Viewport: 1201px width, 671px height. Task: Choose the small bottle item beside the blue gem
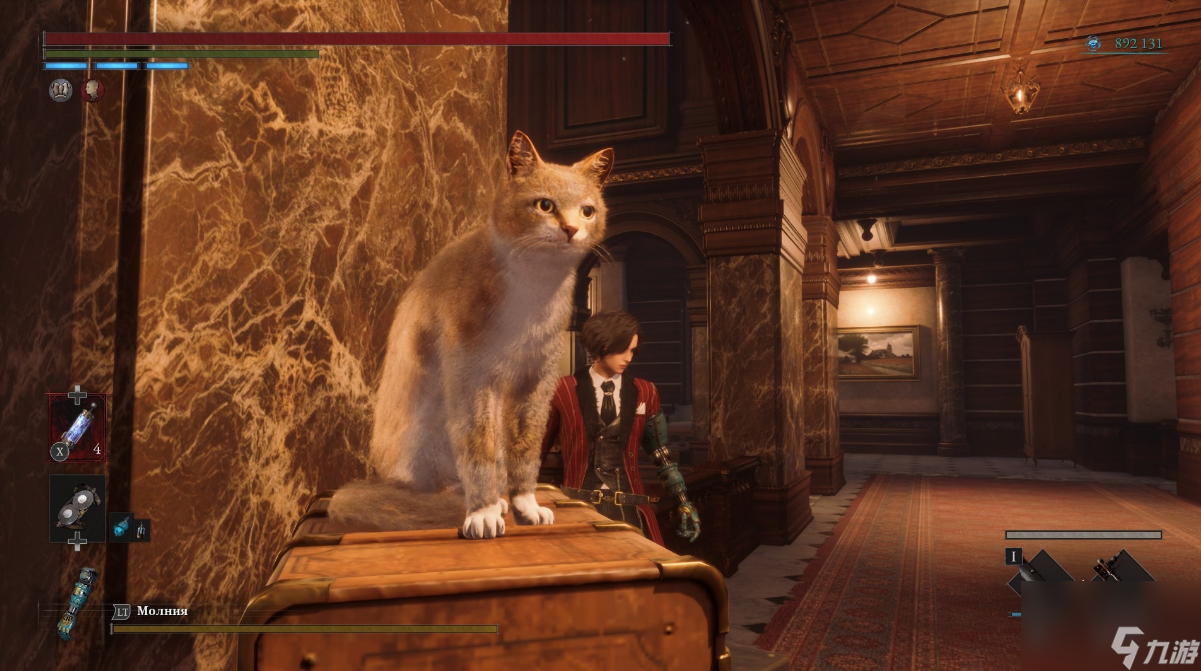pos(141,527)
